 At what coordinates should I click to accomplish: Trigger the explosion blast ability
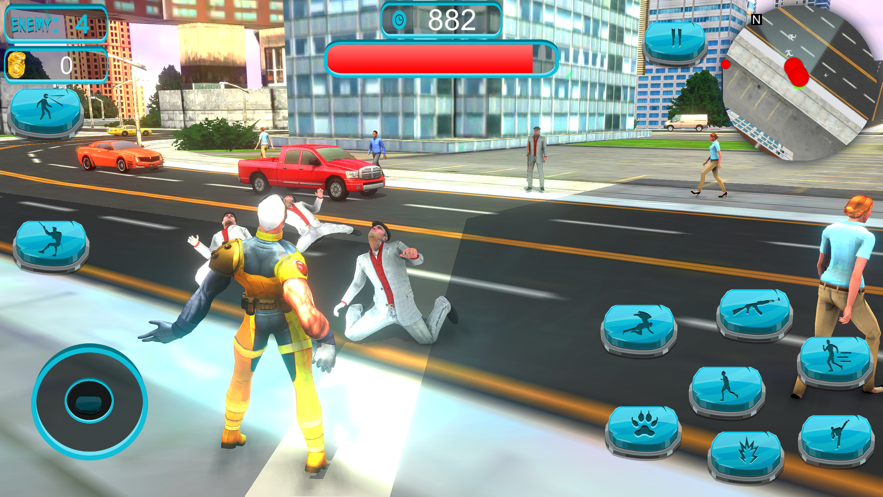(745, 454)
